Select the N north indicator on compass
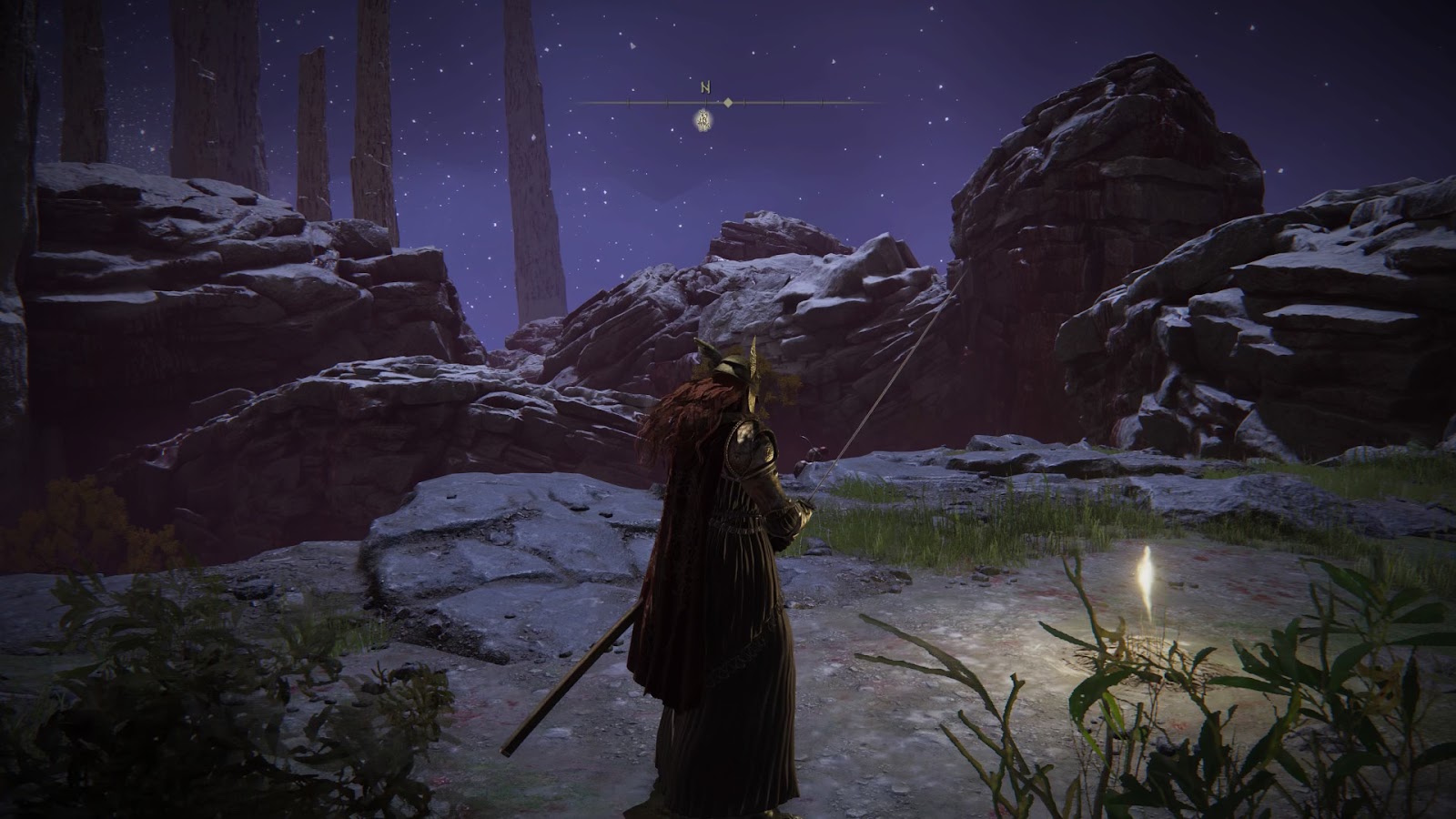This screenshot has height=819, width=1456. pos(705,88)
